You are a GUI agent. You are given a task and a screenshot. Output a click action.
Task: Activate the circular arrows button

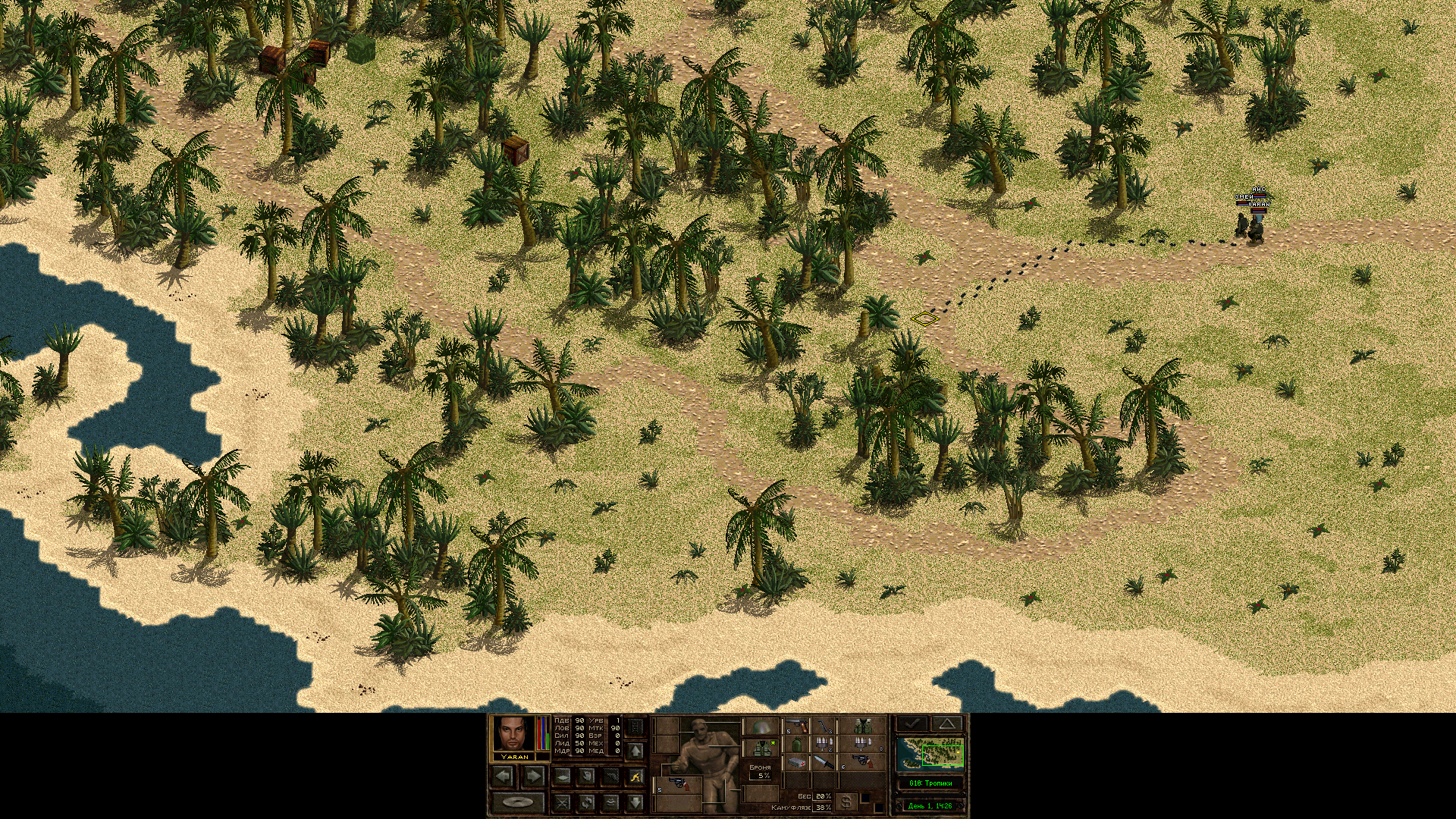pos(586,802)
